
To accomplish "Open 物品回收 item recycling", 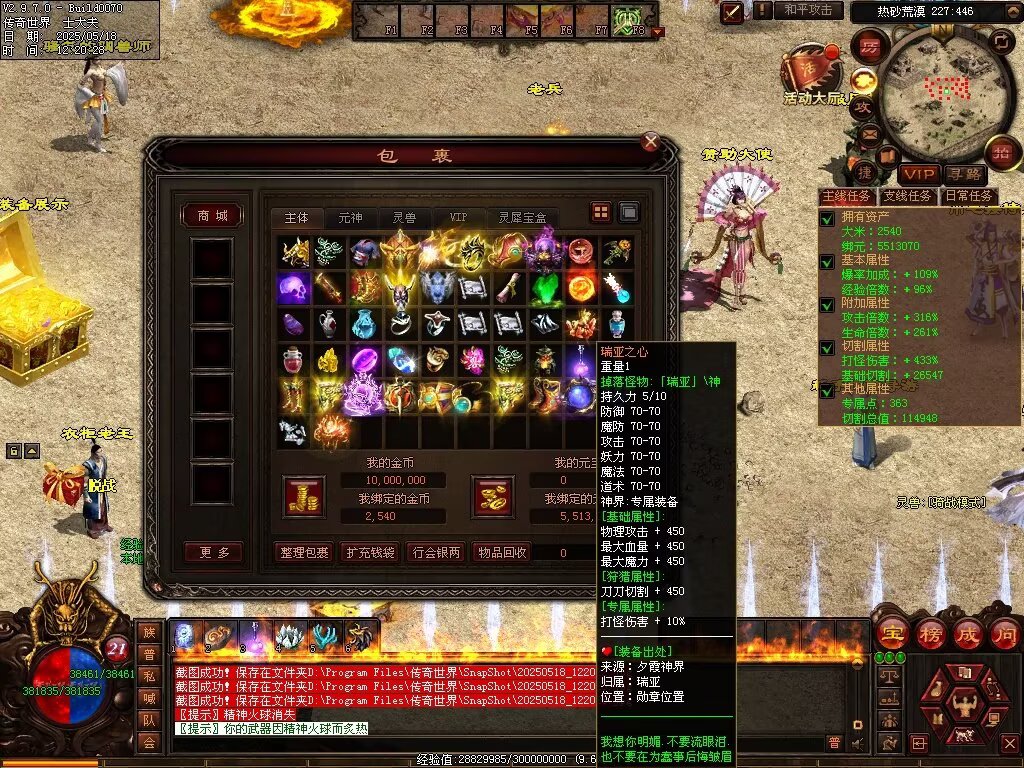I will (501, 552).
